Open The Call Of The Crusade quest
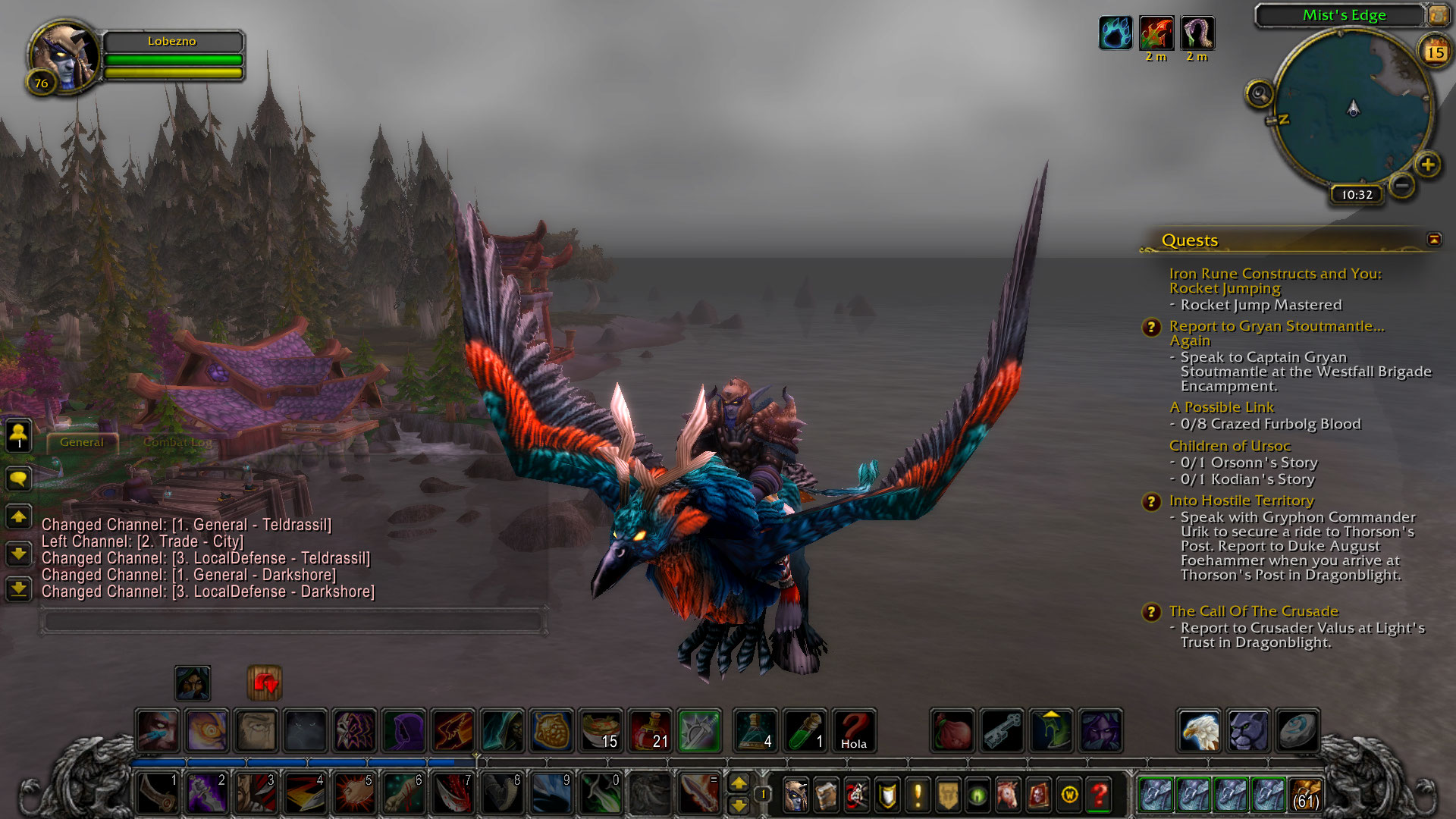 1253,611
